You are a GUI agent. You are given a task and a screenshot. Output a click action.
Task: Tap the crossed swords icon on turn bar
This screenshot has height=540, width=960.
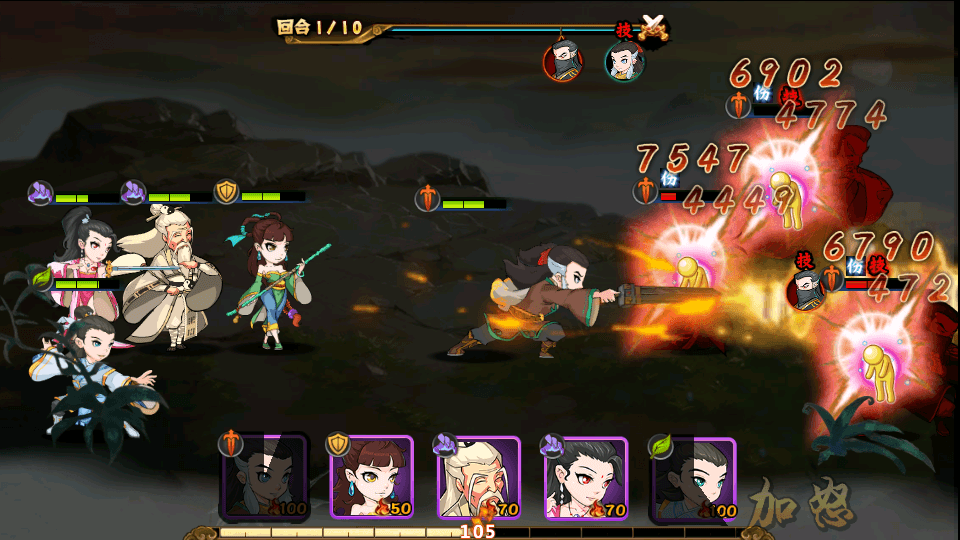point(653,27)
